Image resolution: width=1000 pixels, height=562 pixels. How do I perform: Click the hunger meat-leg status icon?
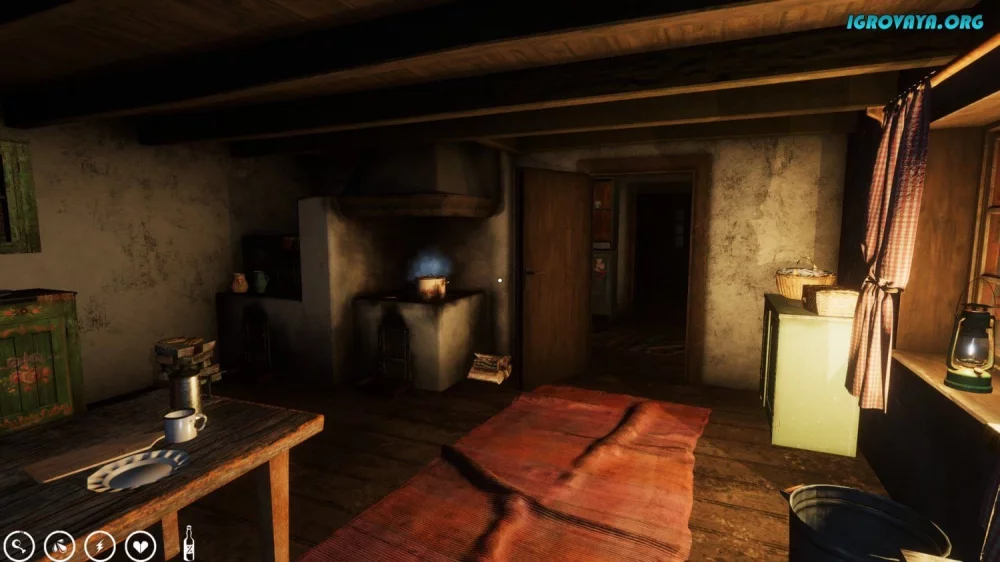click(x=19, y=545)
